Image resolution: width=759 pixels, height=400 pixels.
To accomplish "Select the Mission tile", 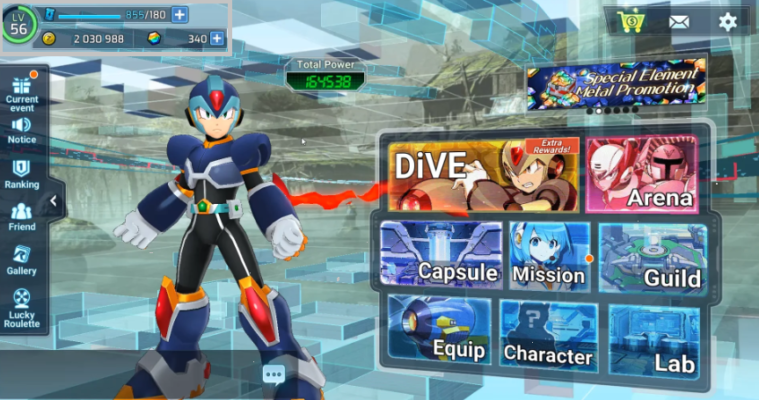I will (x=548, y=254).
